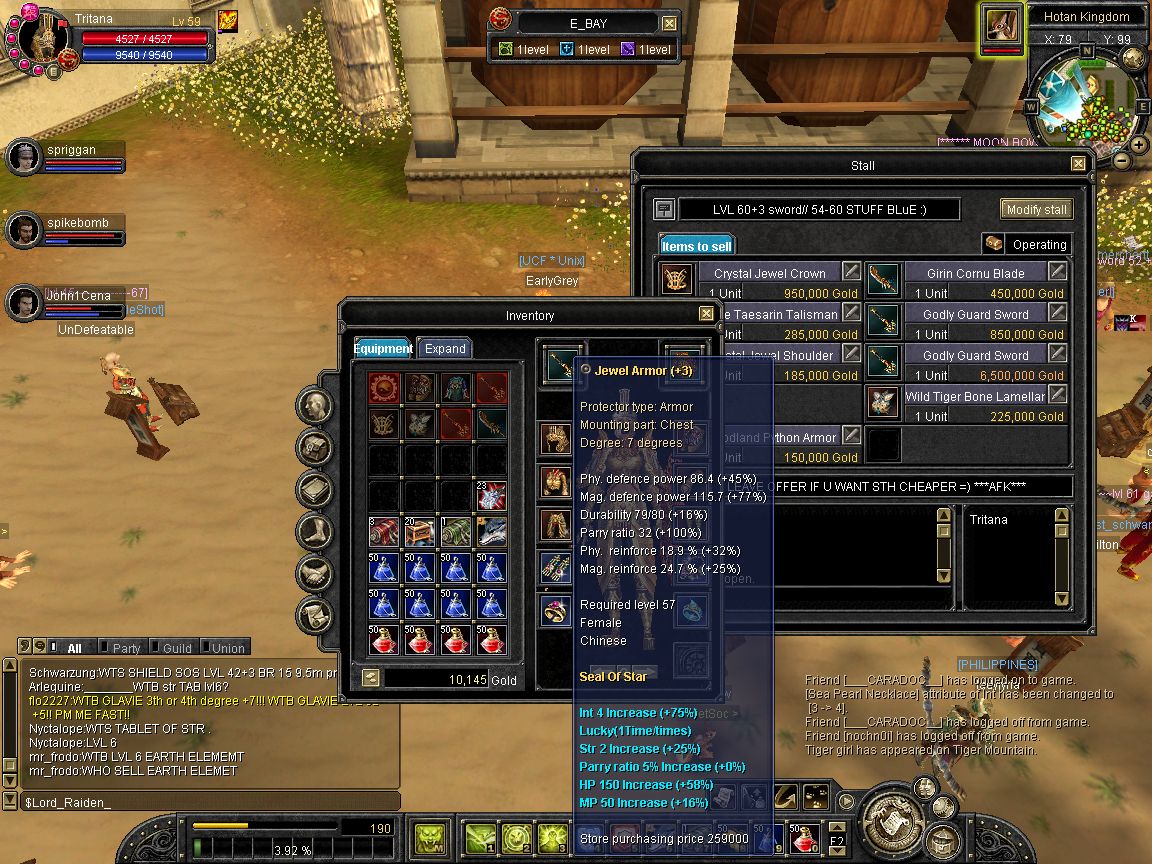Close the Inventory window

706,315
